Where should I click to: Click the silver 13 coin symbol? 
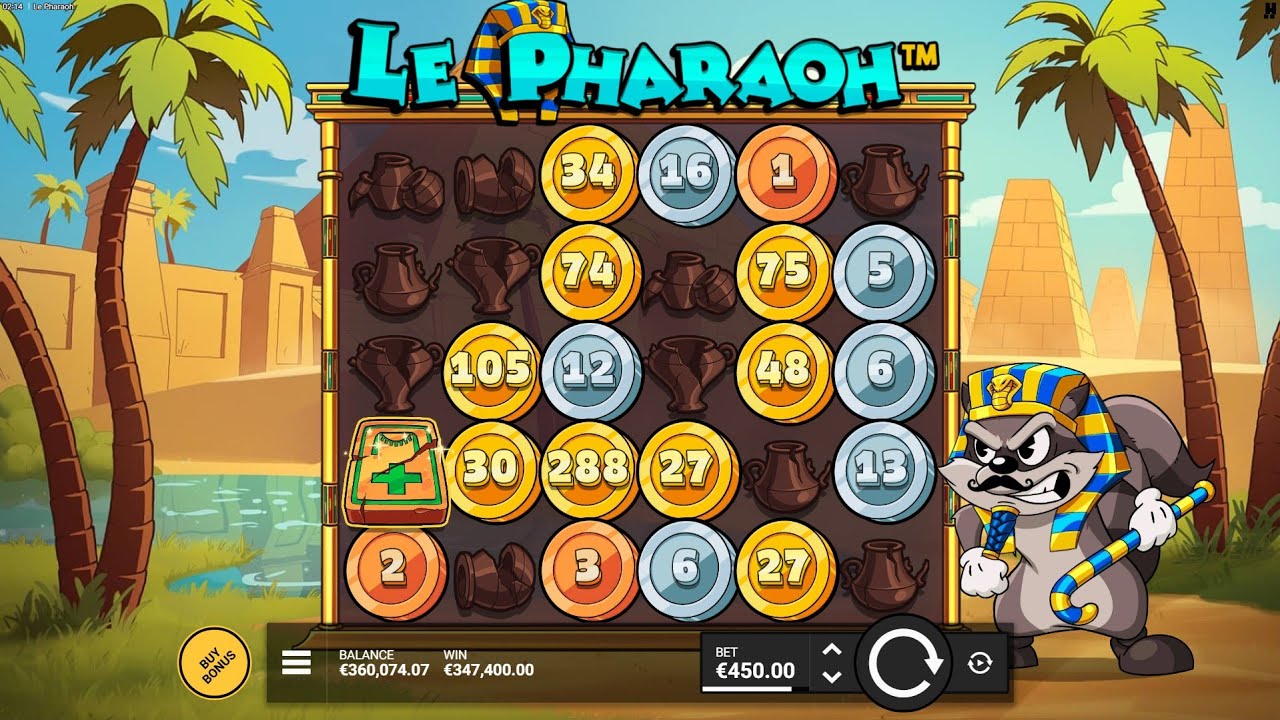(x=880, y=468)
